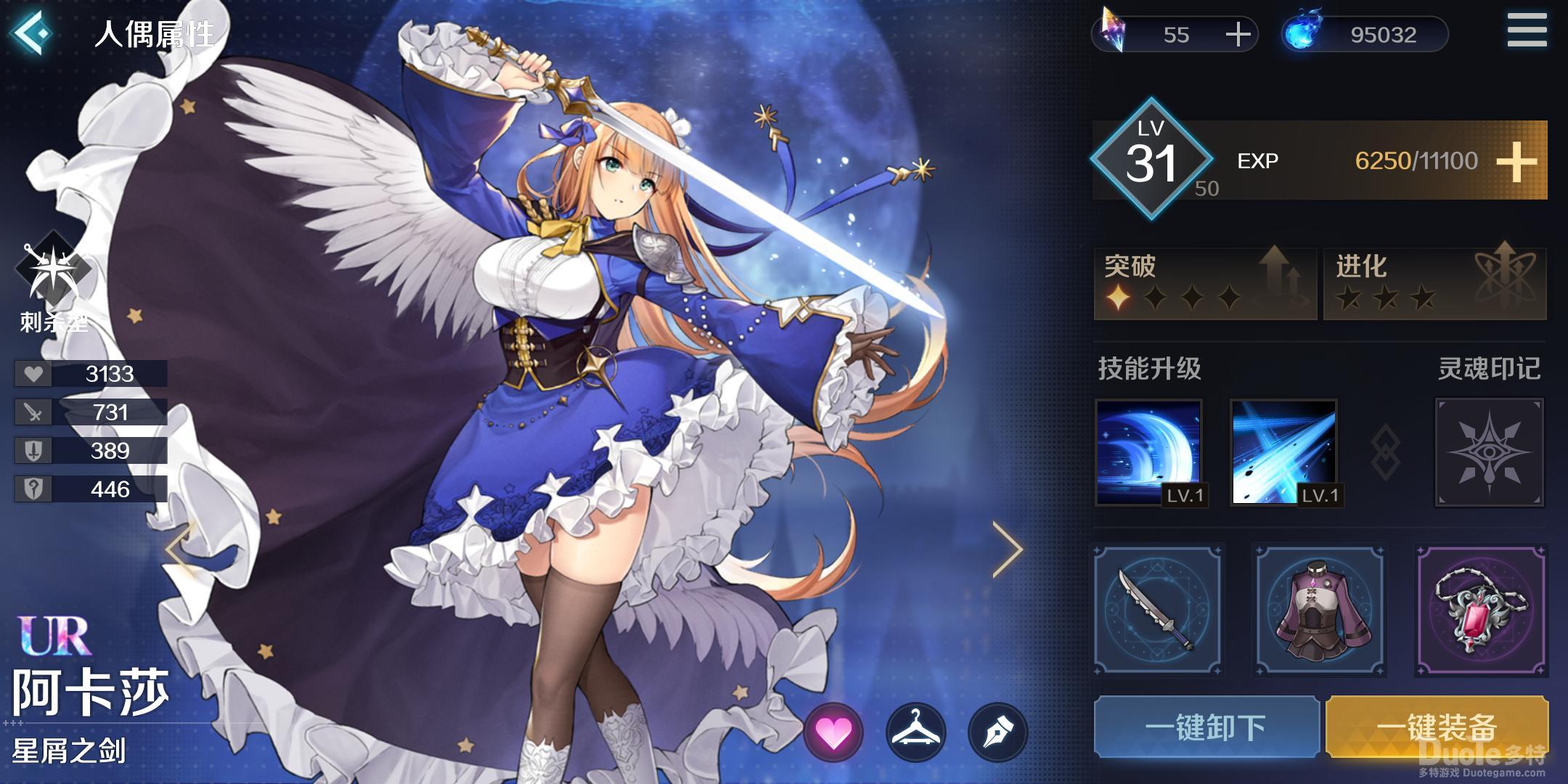Open the clothes hanger wardrobe button
This screenshot has width=1568, height=784.
pos(916,732)
